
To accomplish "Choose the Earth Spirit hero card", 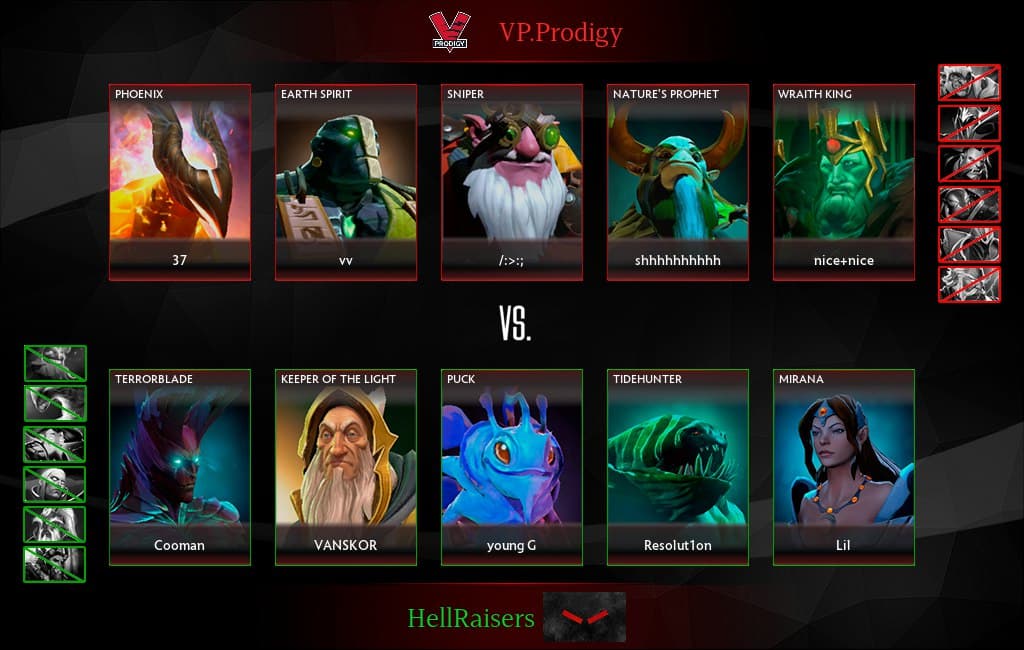I will [346, 182].
